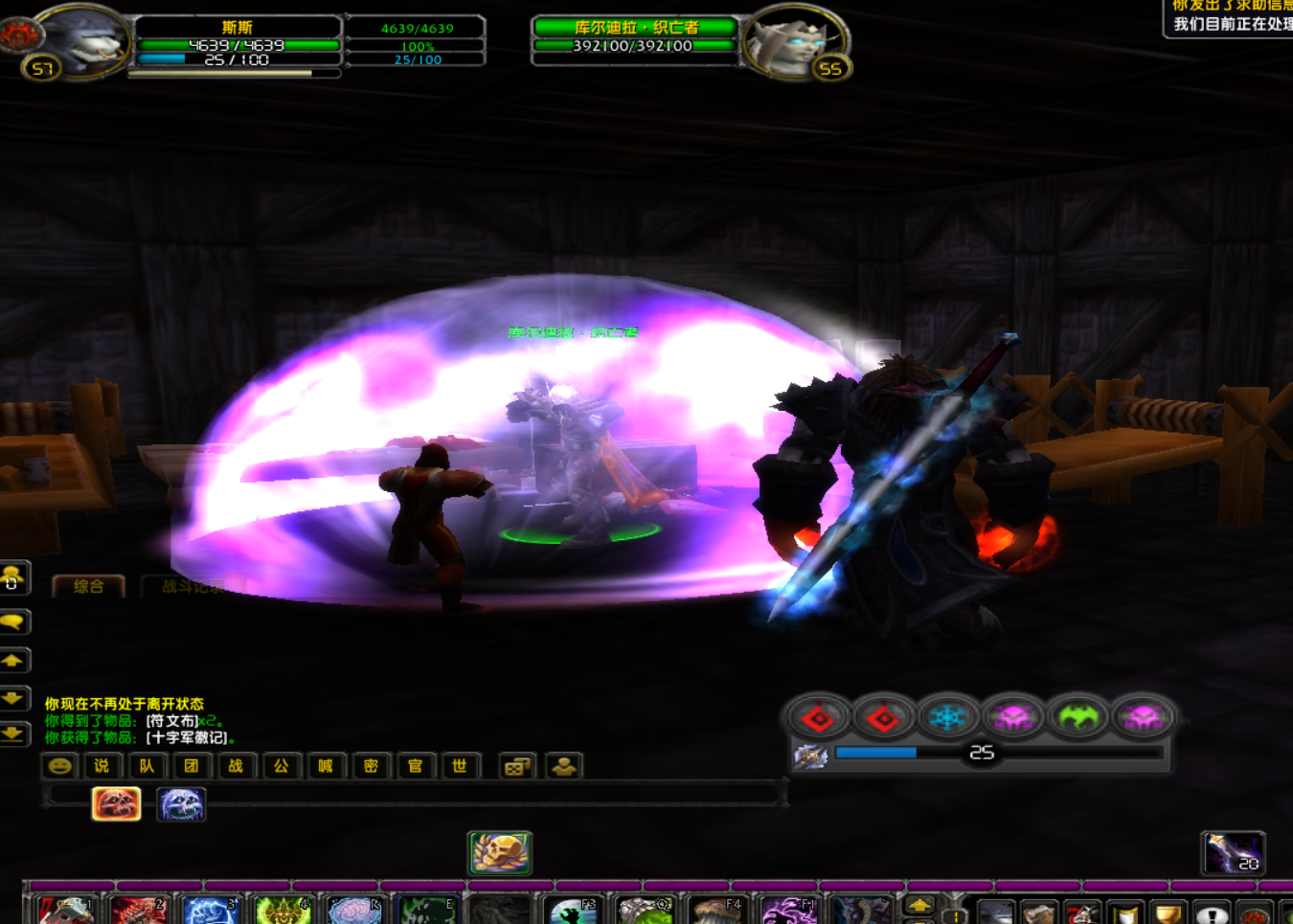Select the 喊 yell channel button
The image size is (1293, 924).
(326, 766)
